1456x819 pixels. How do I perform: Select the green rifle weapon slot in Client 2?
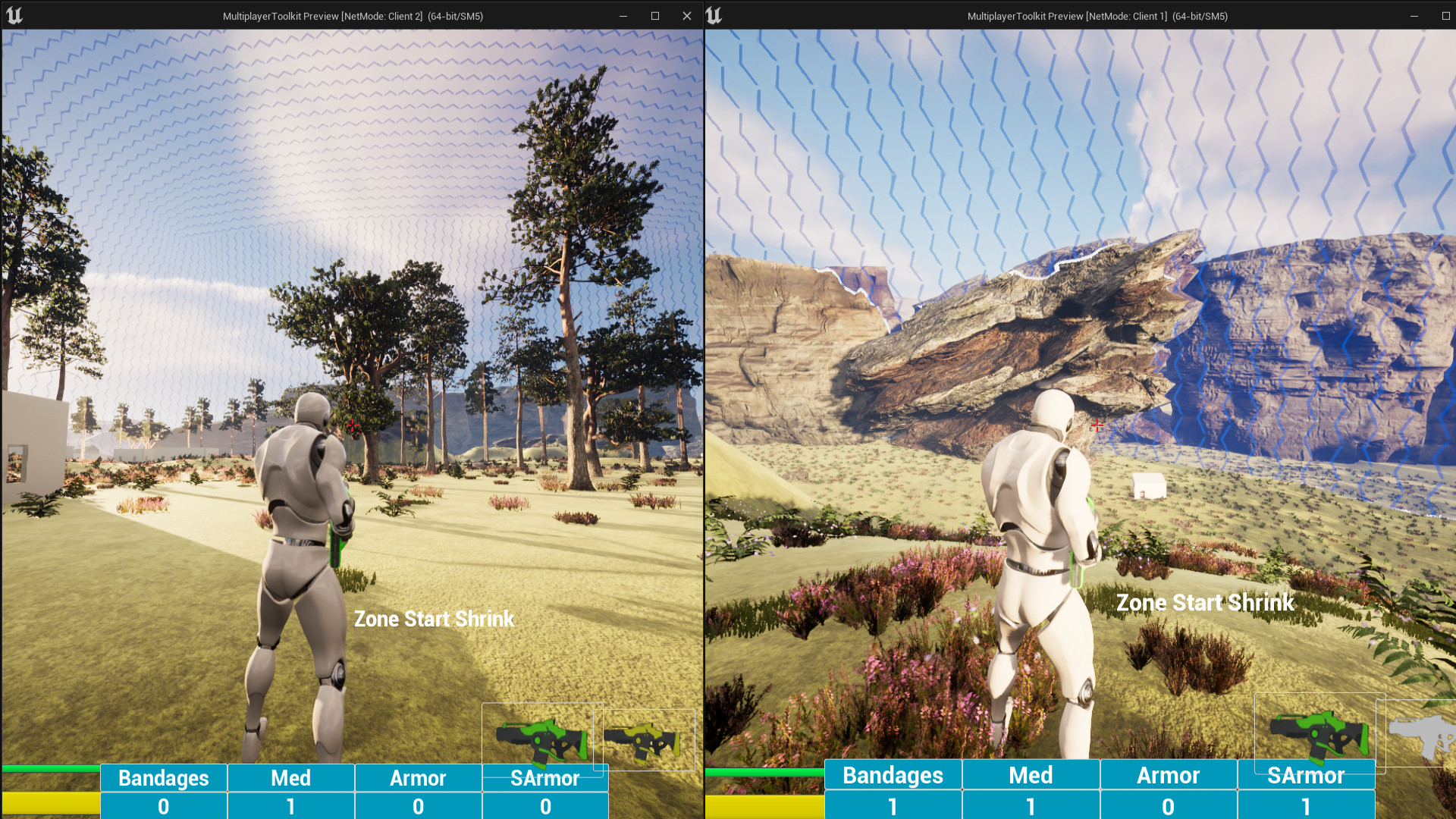click(x=543, y=738)
